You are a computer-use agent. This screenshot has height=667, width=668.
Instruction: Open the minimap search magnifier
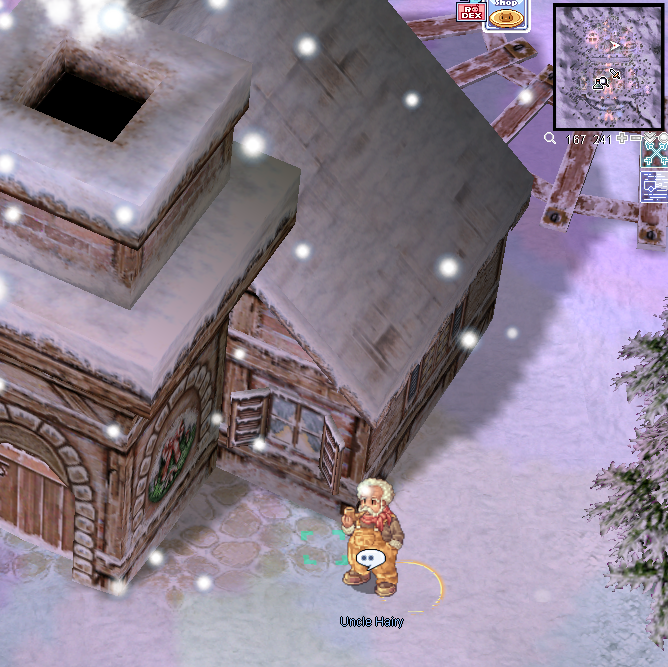click(x=550, y=139)
